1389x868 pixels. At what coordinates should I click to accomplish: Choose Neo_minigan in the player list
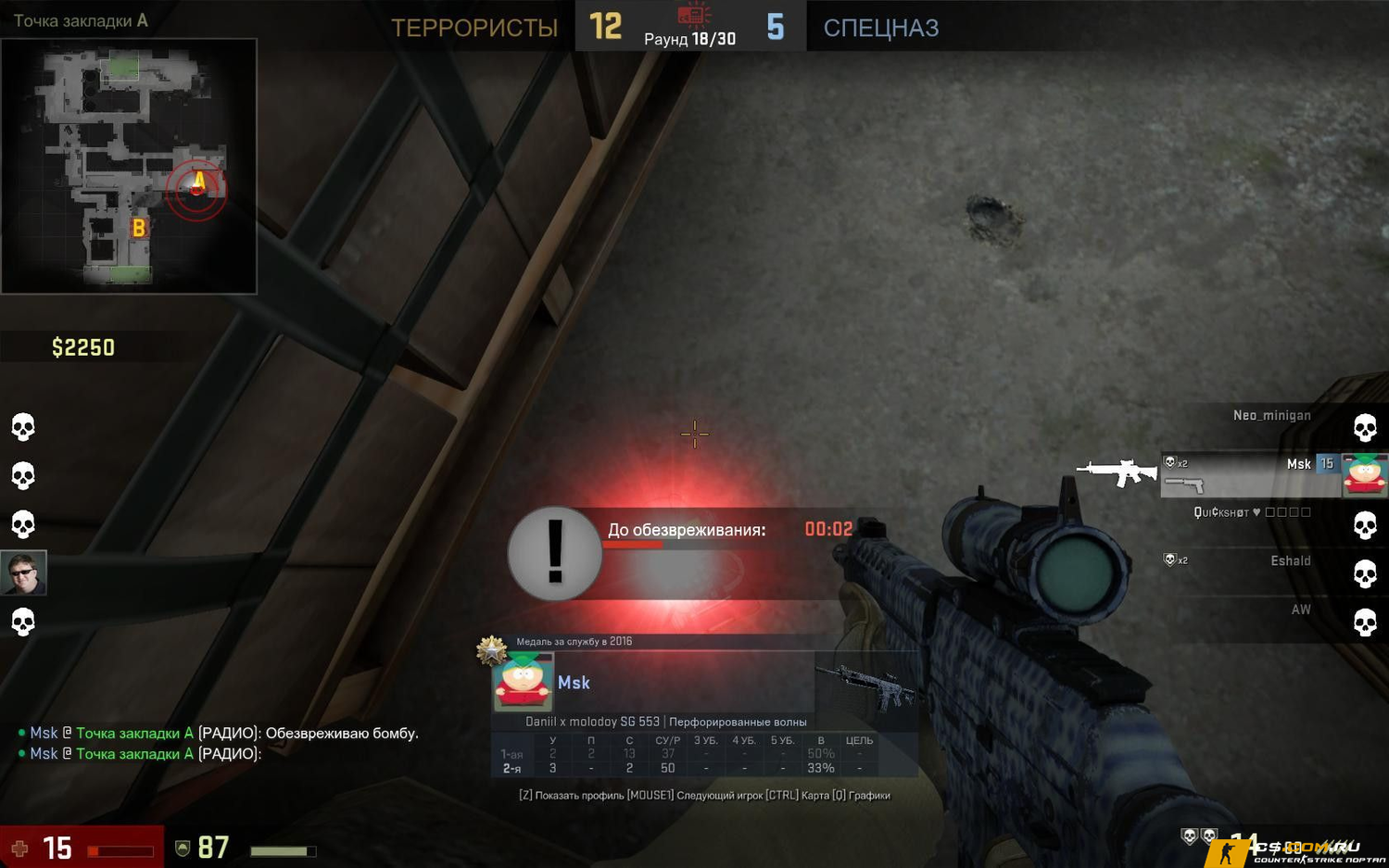click(x=1271, y=416)
